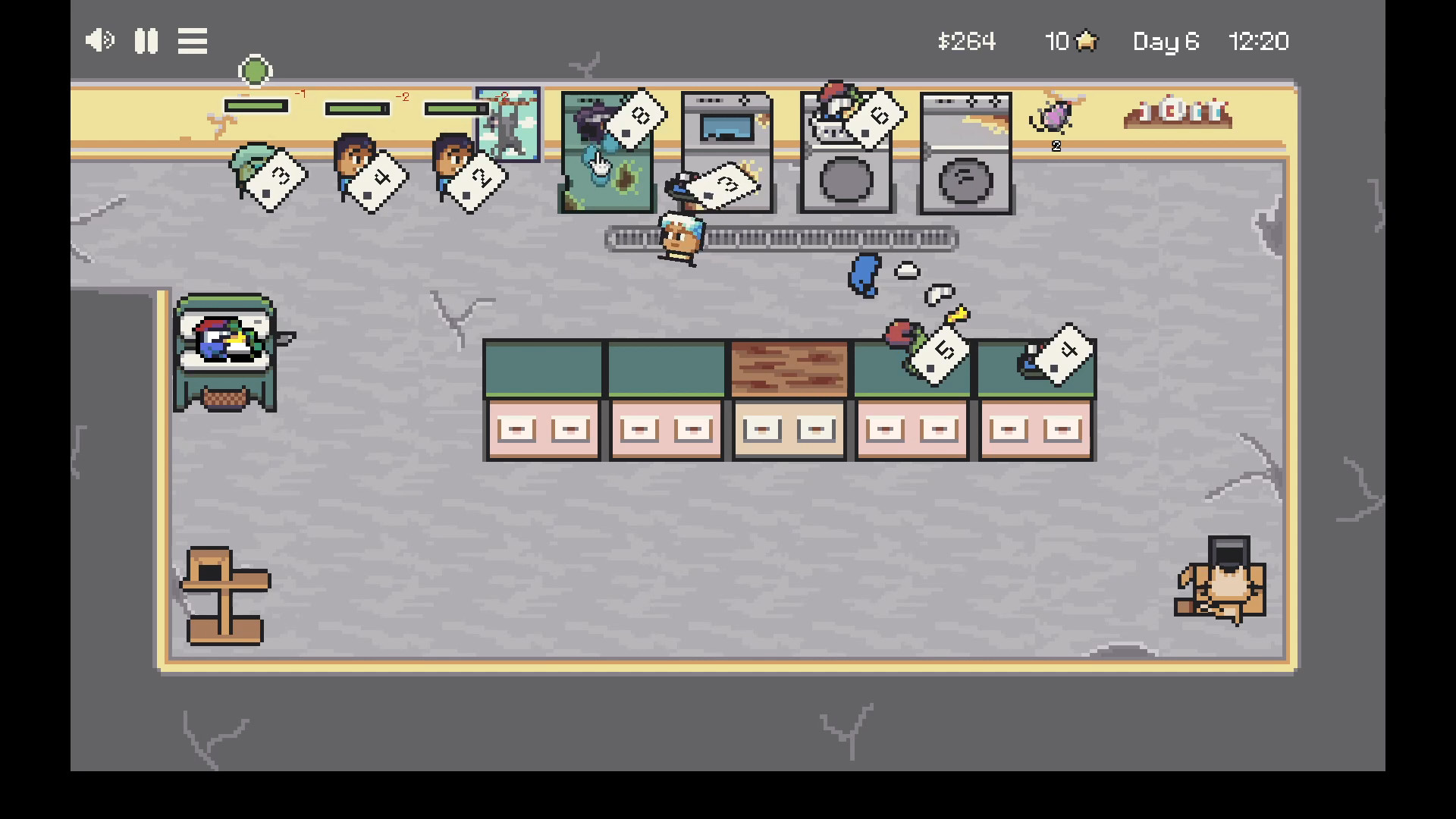Open the hamburger menu
Image resolution: width=1456 pixels, height=819 pixels.
tap(192, 40)
